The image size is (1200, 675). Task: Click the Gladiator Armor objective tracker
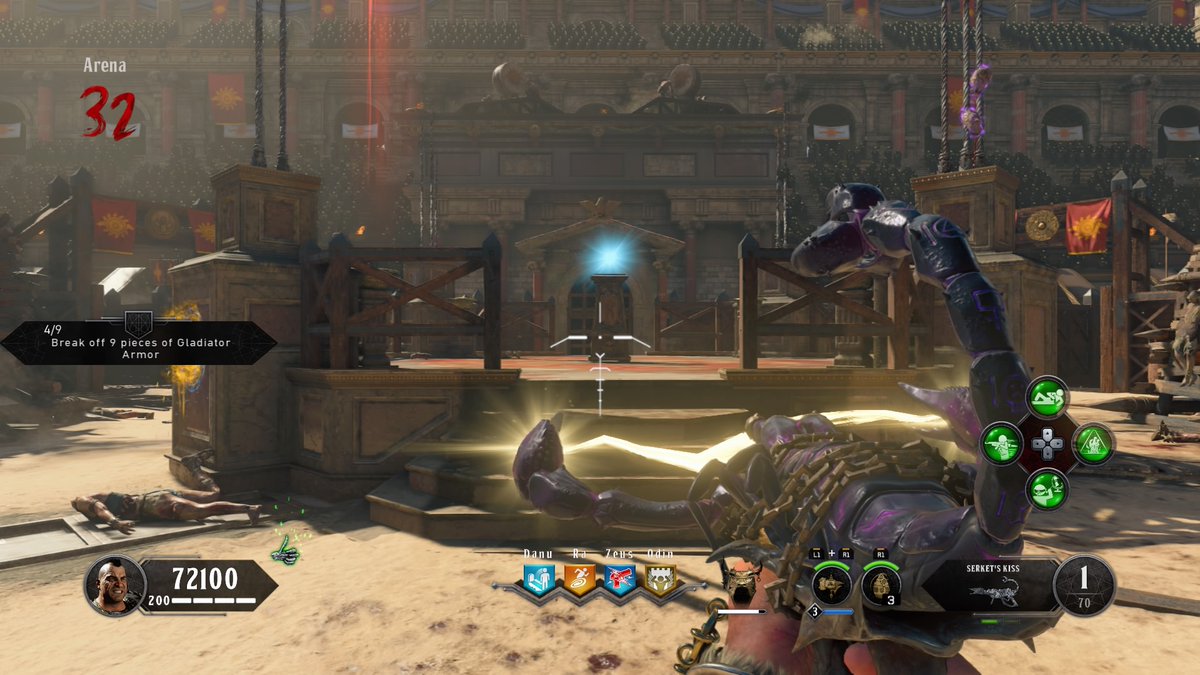click(140, 343)
